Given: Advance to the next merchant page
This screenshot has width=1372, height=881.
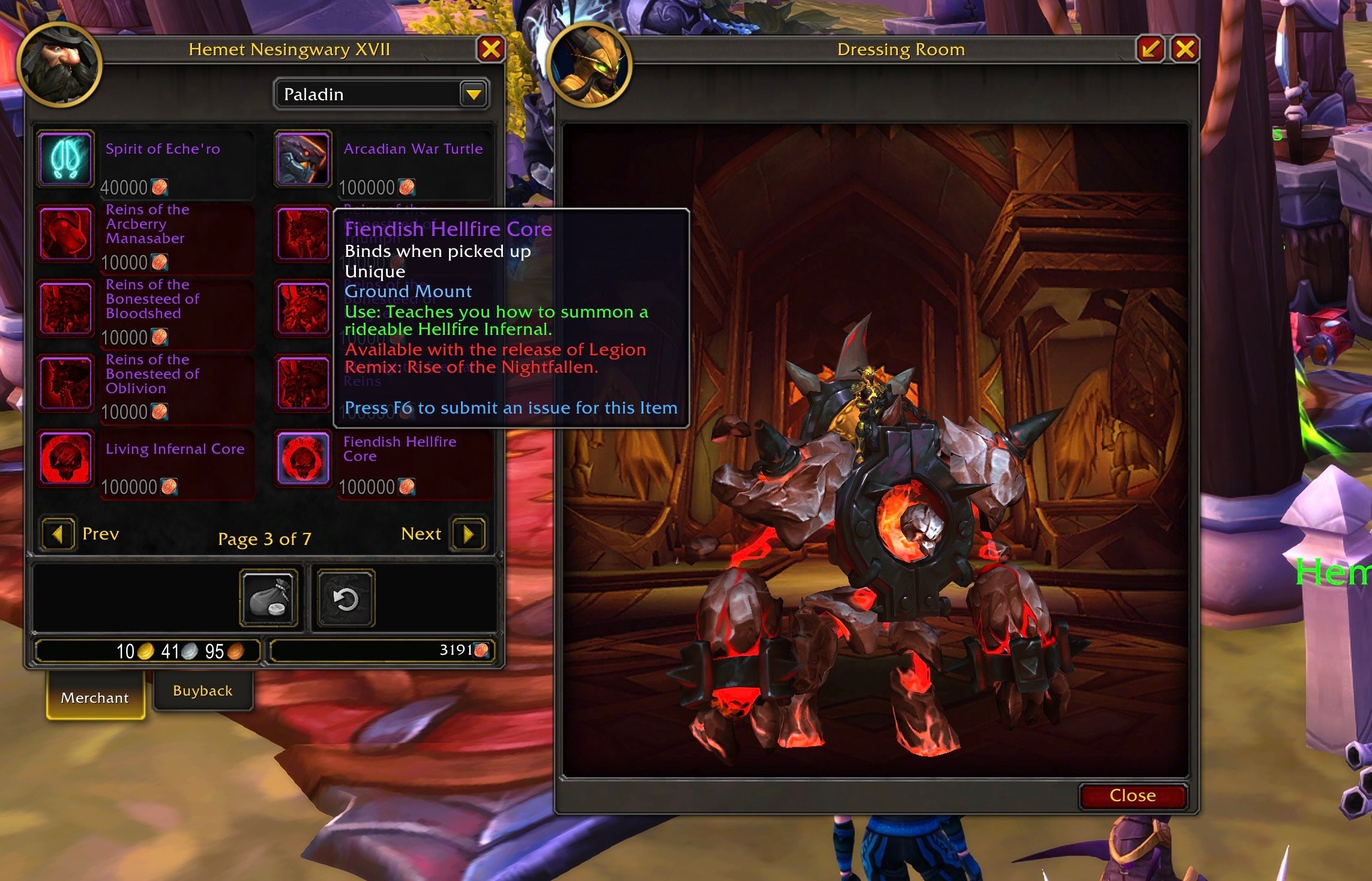Looking at the screenshot, I should pyautogui.click(x=468, y=534).
